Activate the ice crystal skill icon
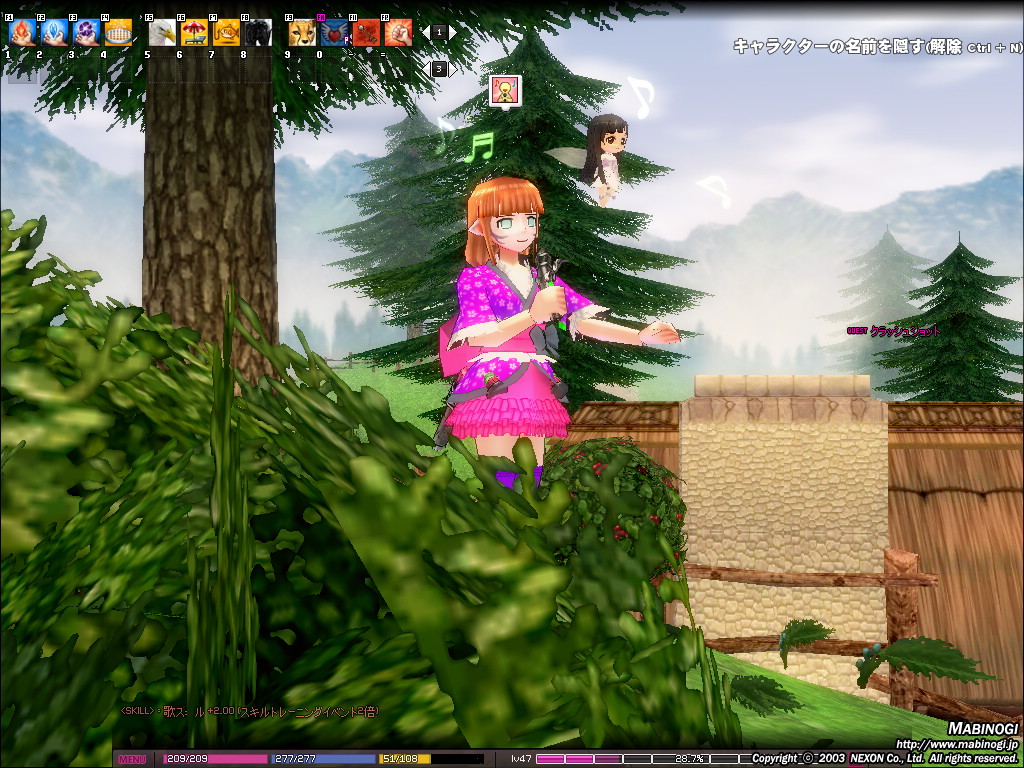1024x768 pixels. (x=54, y=33)
